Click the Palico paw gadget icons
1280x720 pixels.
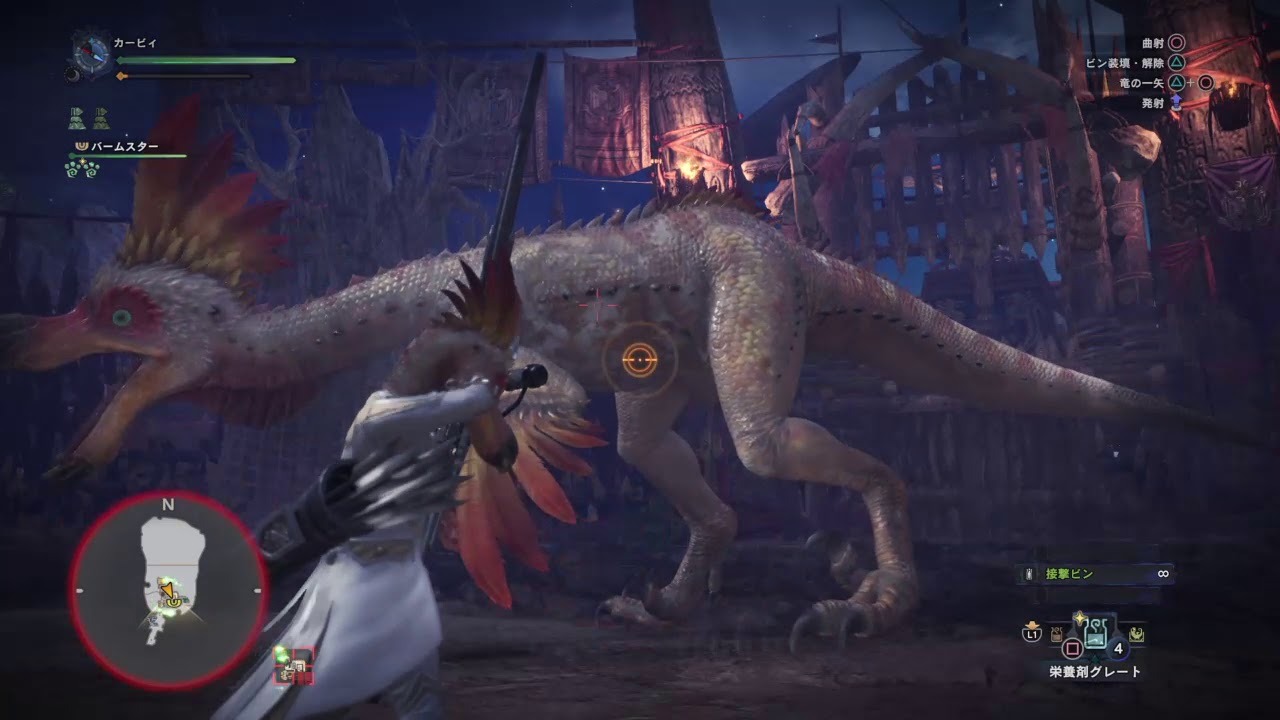[83, 169]
